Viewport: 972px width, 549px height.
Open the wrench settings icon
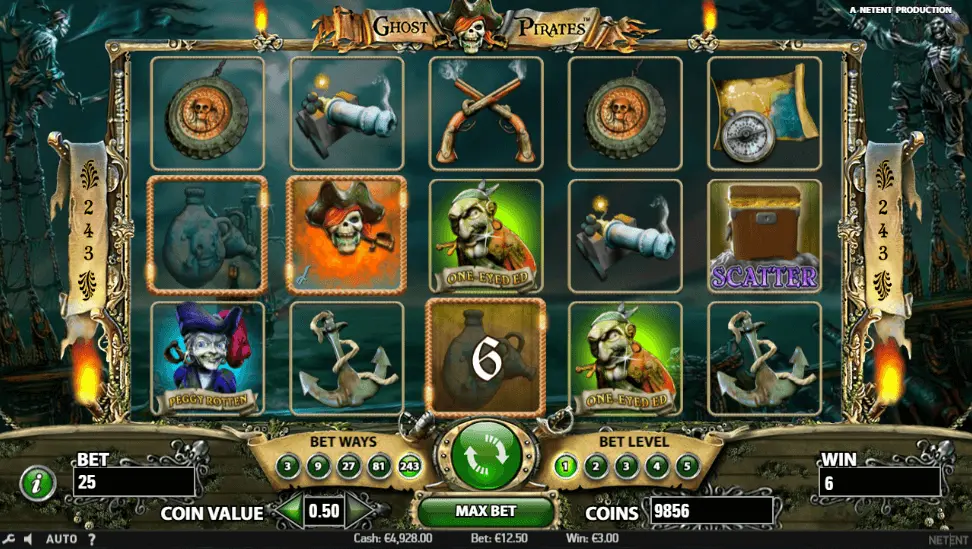[x=9, y=540]
